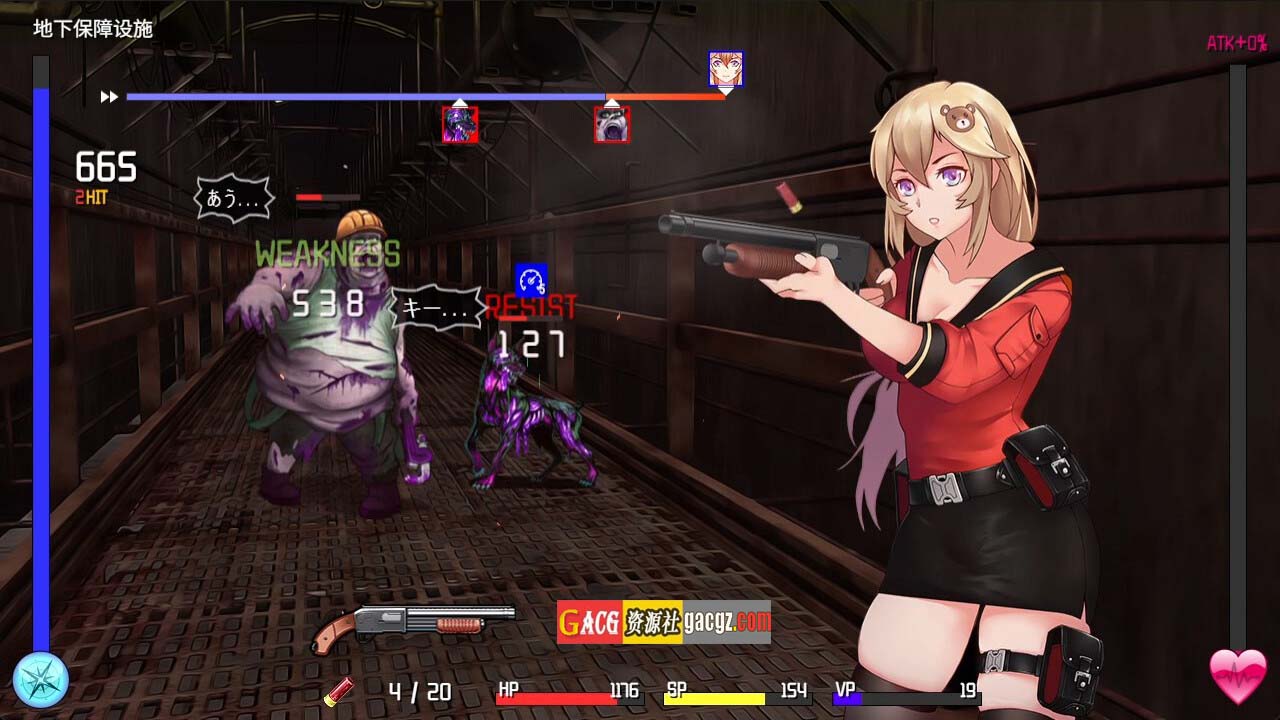Open the GACG gacgz.com watermark link

click(664, 622)
